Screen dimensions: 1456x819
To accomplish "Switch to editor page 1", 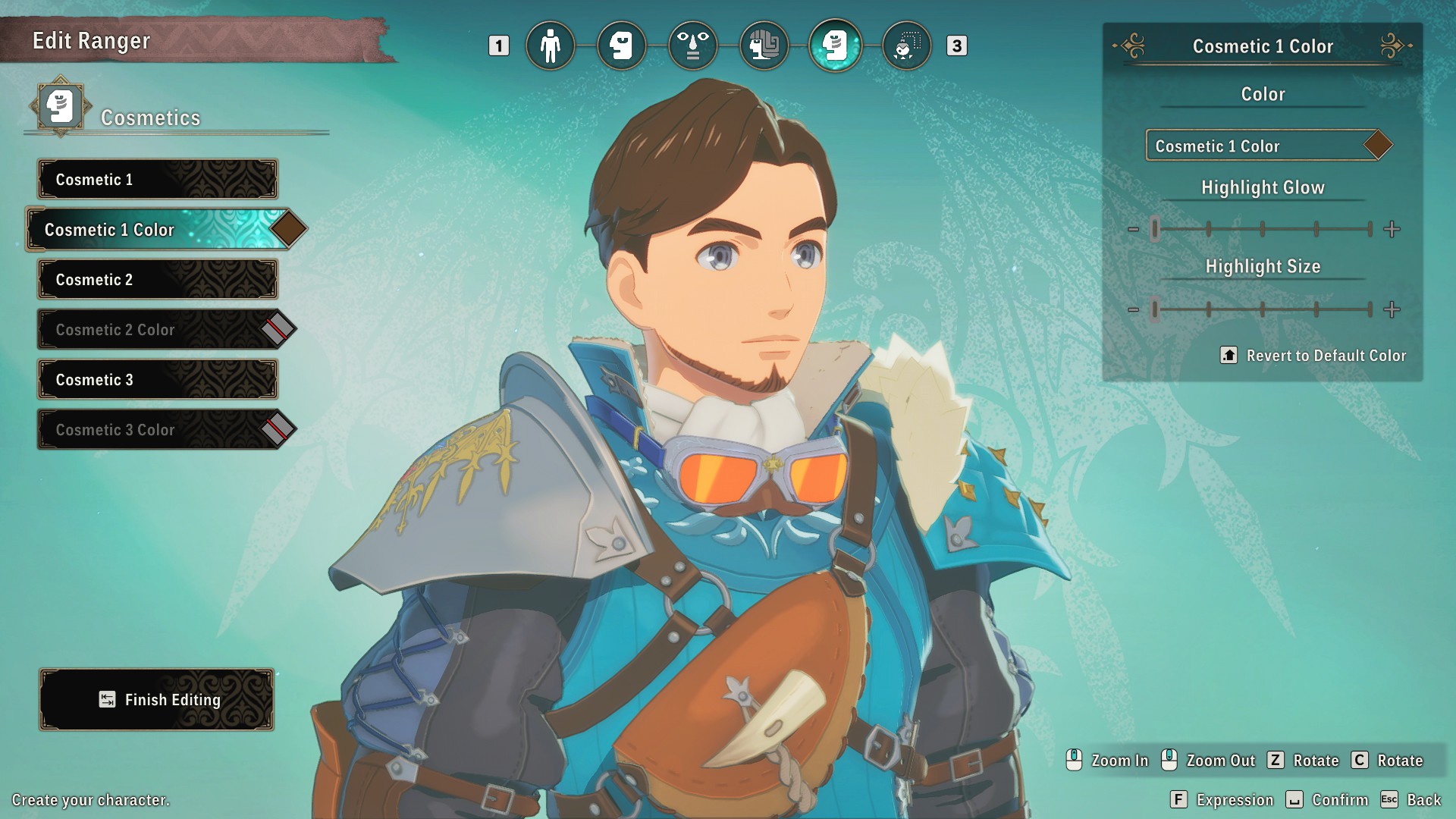I will pyautogui.click(x=498, y=45).
